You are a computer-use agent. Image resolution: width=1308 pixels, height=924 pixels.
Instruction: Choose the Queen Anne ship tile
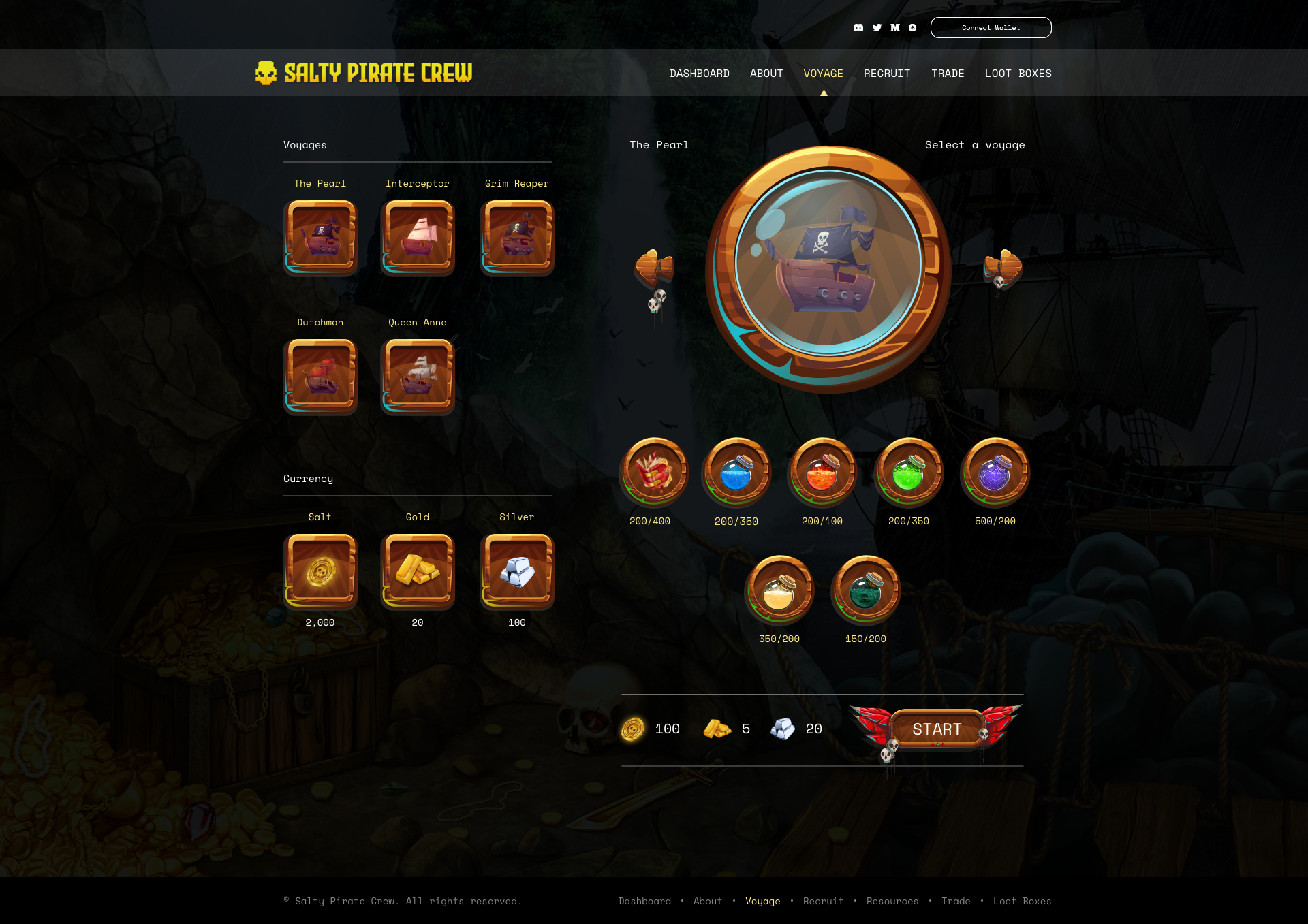click(418, 376)
